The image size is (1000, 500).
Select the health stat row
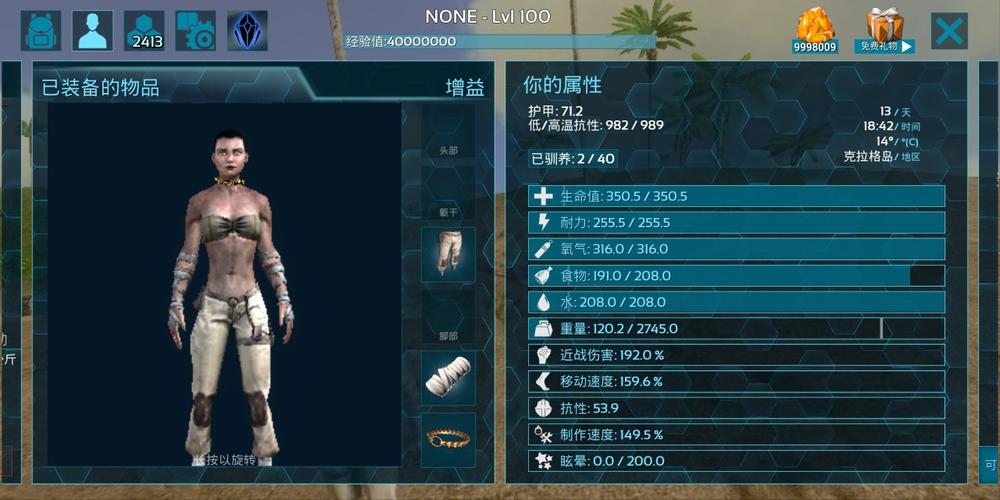click(736, 196)
